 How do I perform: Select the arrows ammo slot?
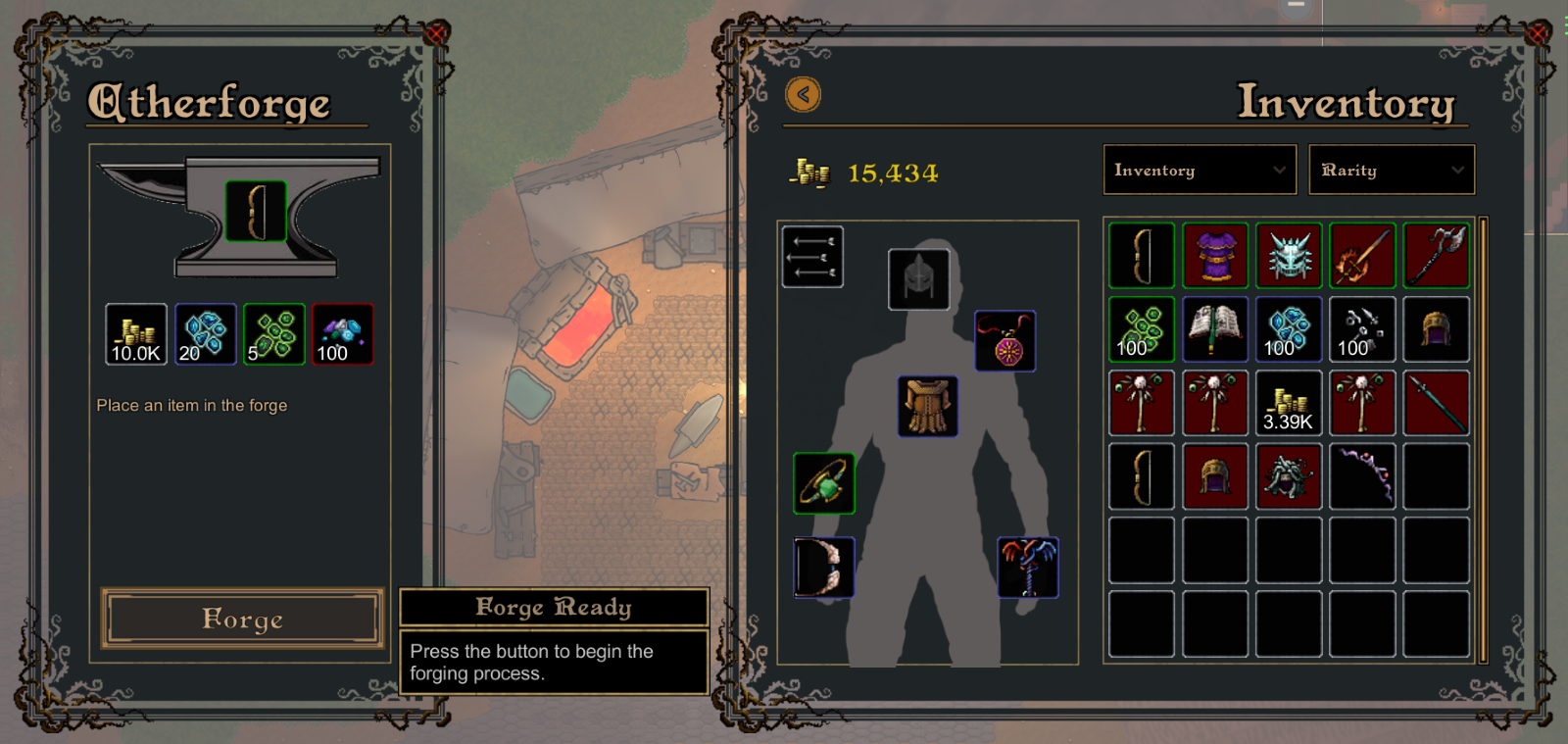point(812,257)
